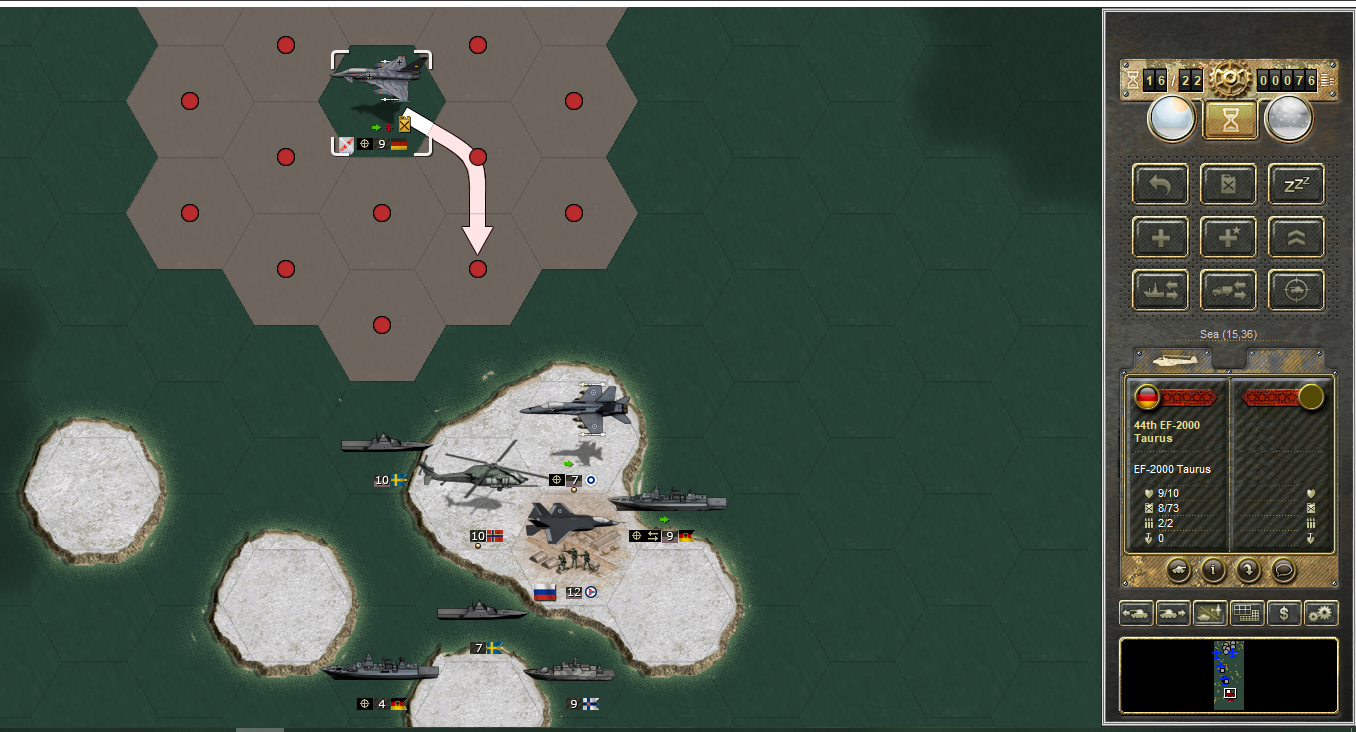End the turn with the hourglass button
Image resolution: width=1356 pixels, height=732 pixels.
coord(1229,119)
